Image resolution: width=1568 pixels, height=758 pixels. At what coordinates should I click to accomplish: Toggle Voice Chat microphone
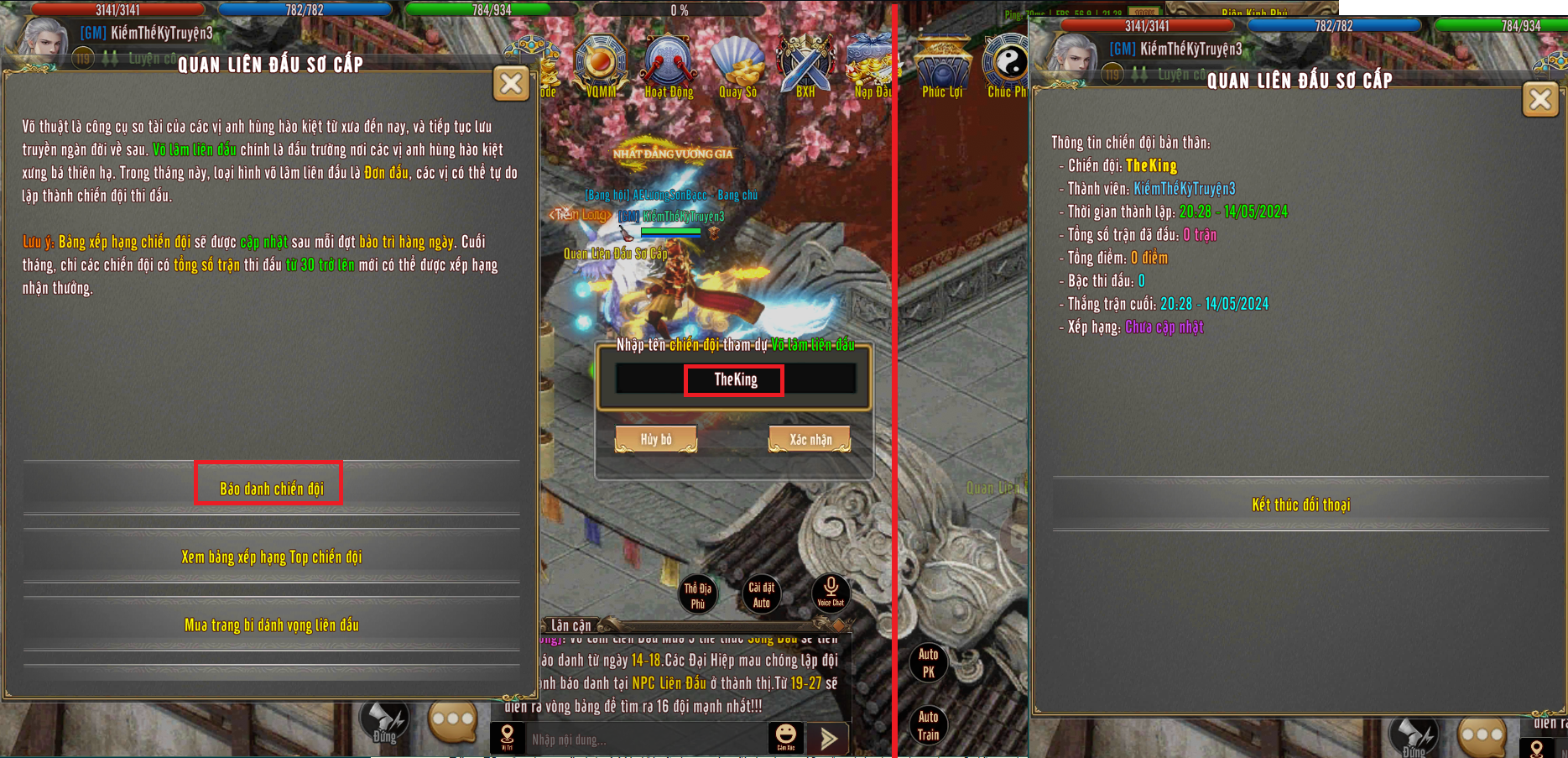(831, 592)
